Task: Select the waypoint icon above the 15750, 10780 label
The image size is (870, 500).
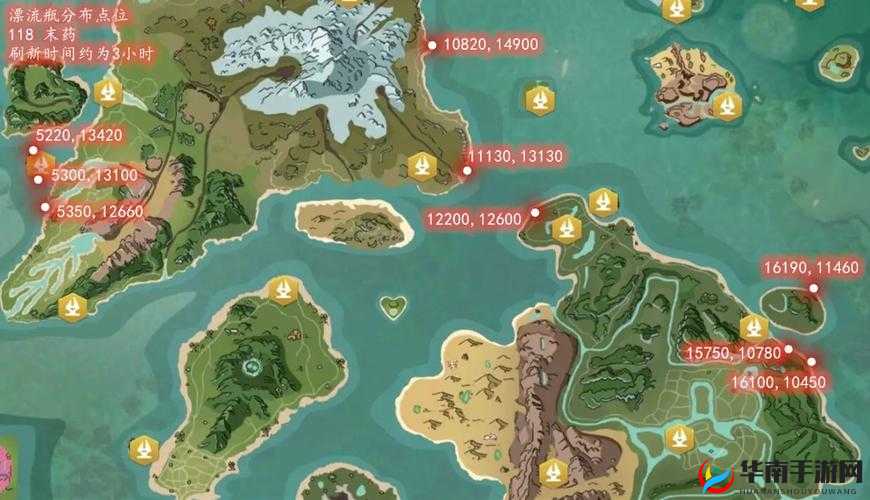Action: click(754, 327)
